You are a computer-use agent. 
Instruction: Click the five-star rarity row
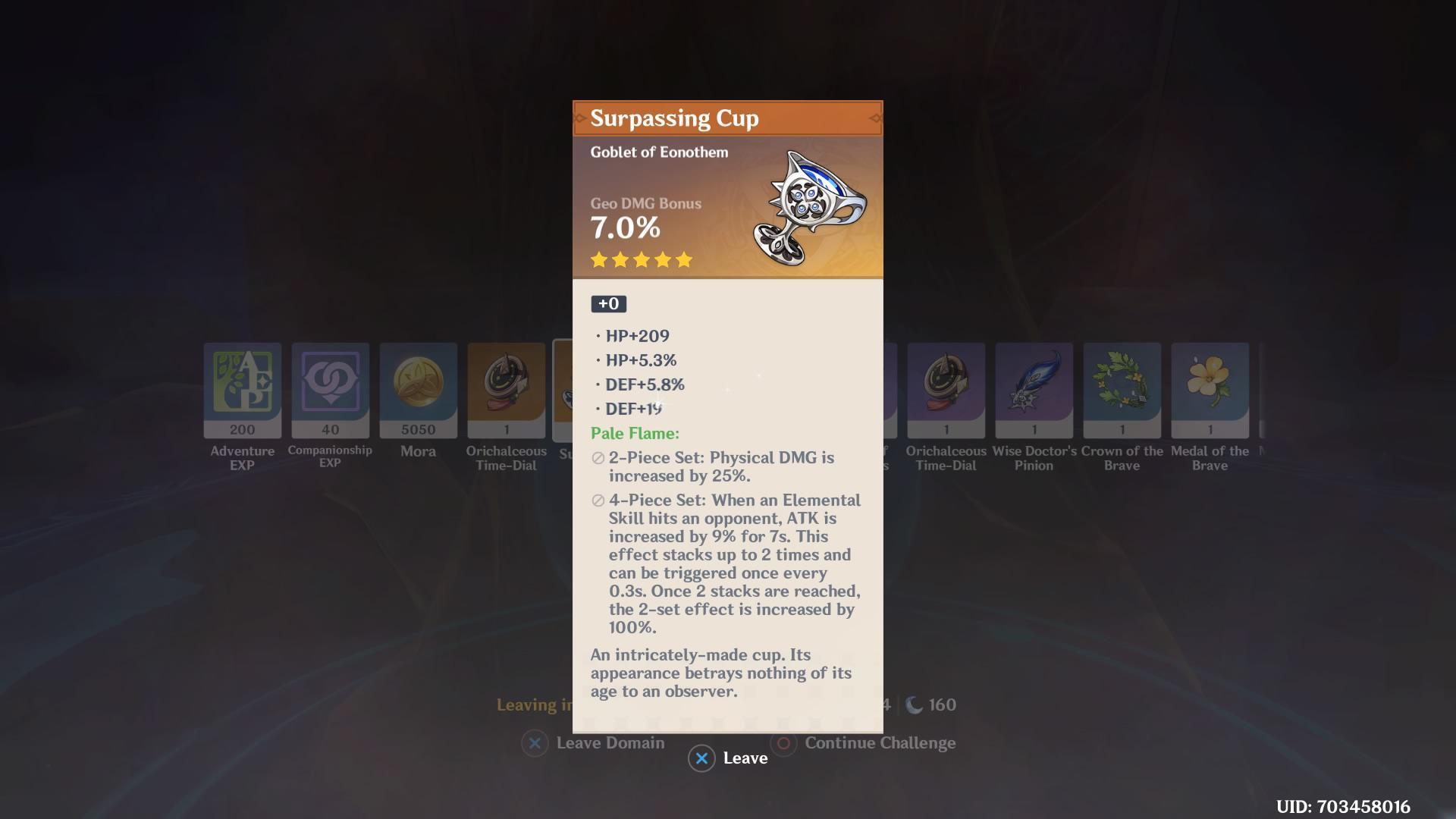(641, 259)
